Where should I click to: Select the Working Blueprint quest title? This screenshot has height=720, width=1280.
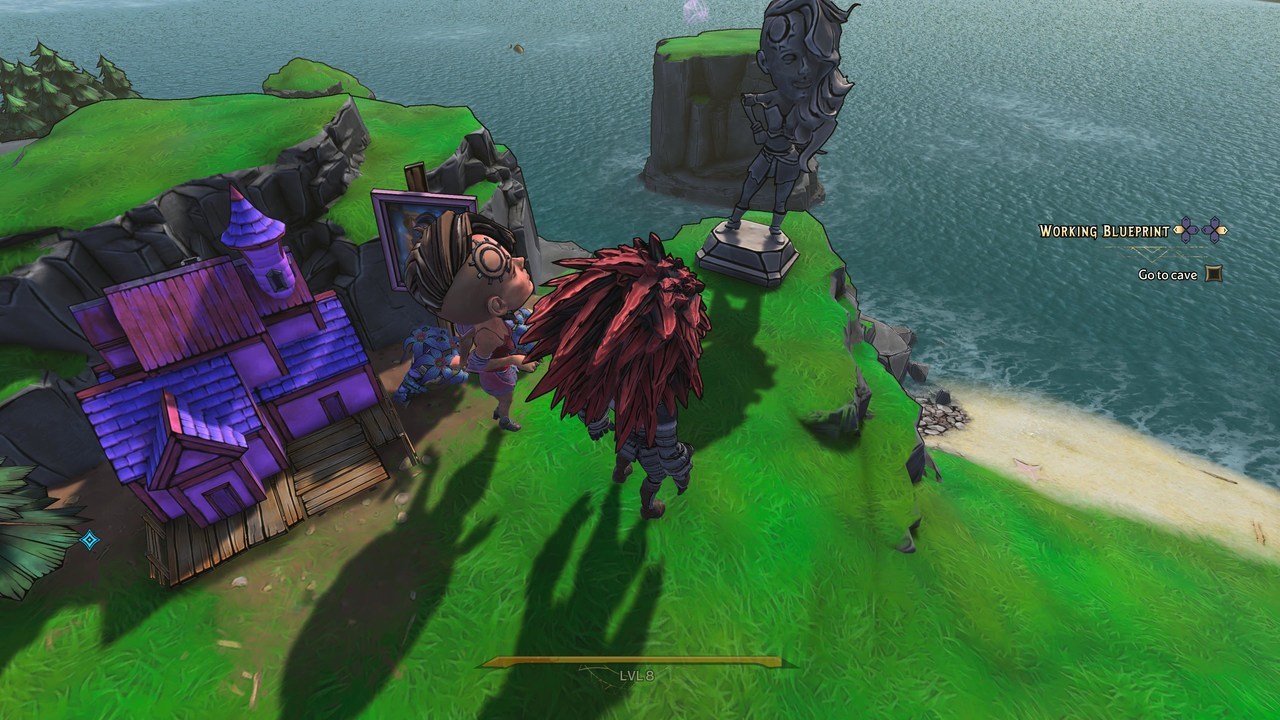click(x=1103, y=231)
